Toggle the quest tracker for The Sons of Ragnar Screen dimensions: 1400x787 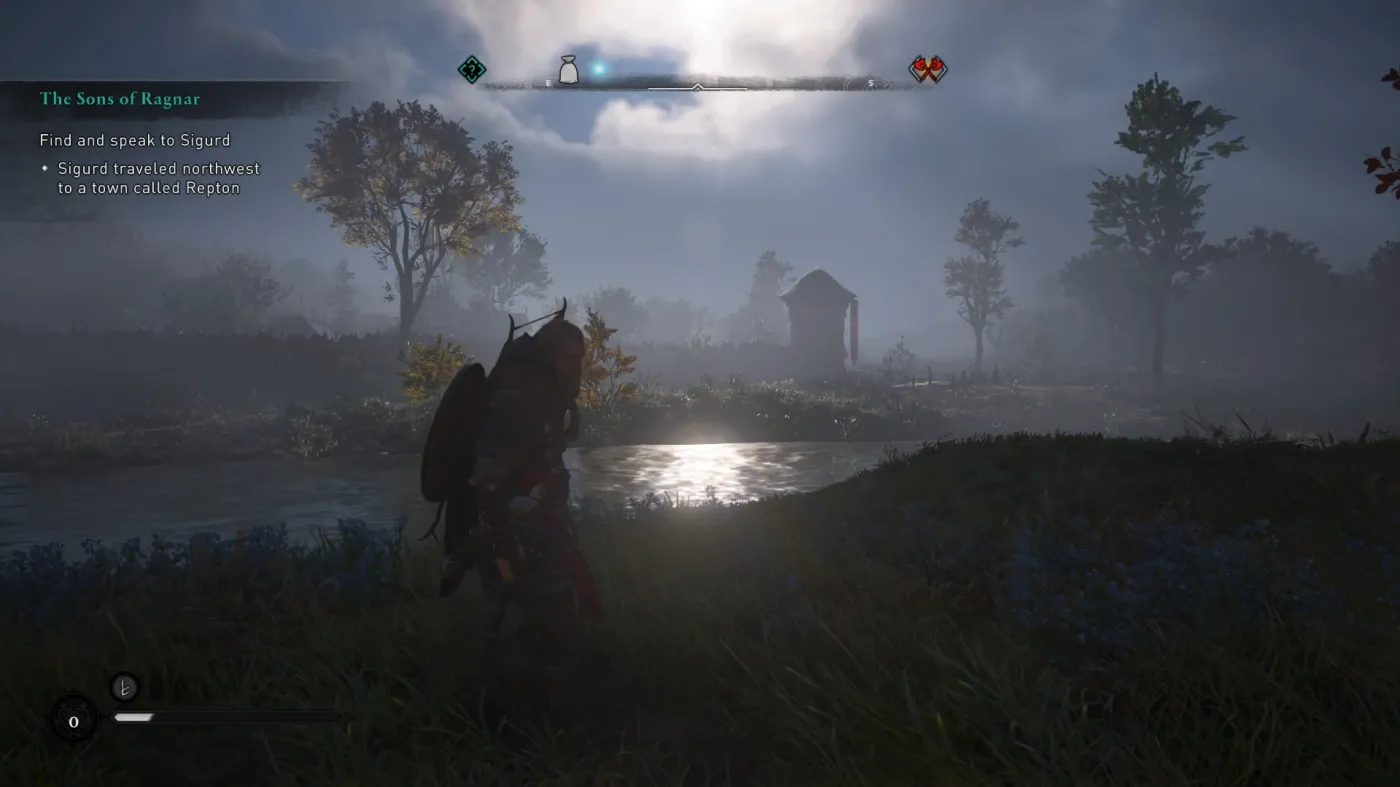(122, 99)
